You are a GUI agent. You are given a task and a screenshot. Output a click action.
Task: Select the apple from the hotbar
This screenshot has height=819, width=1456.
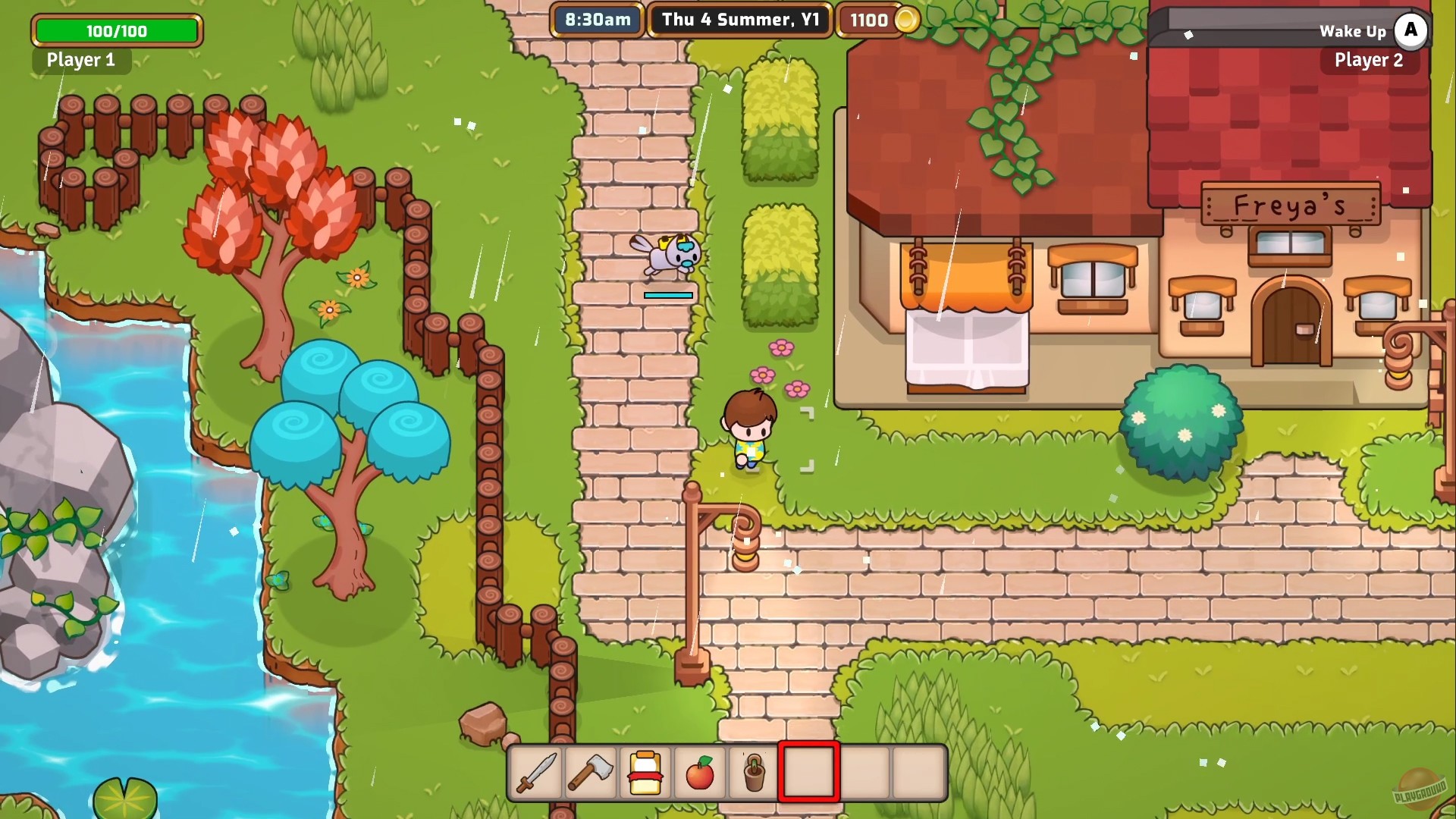tap(700, 778)
